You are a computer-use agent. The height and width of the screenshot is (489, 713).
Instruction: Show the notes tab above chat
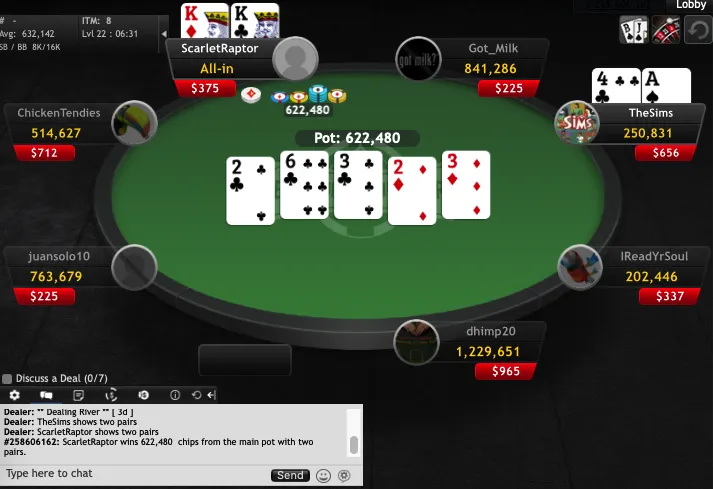coord(78,396)
